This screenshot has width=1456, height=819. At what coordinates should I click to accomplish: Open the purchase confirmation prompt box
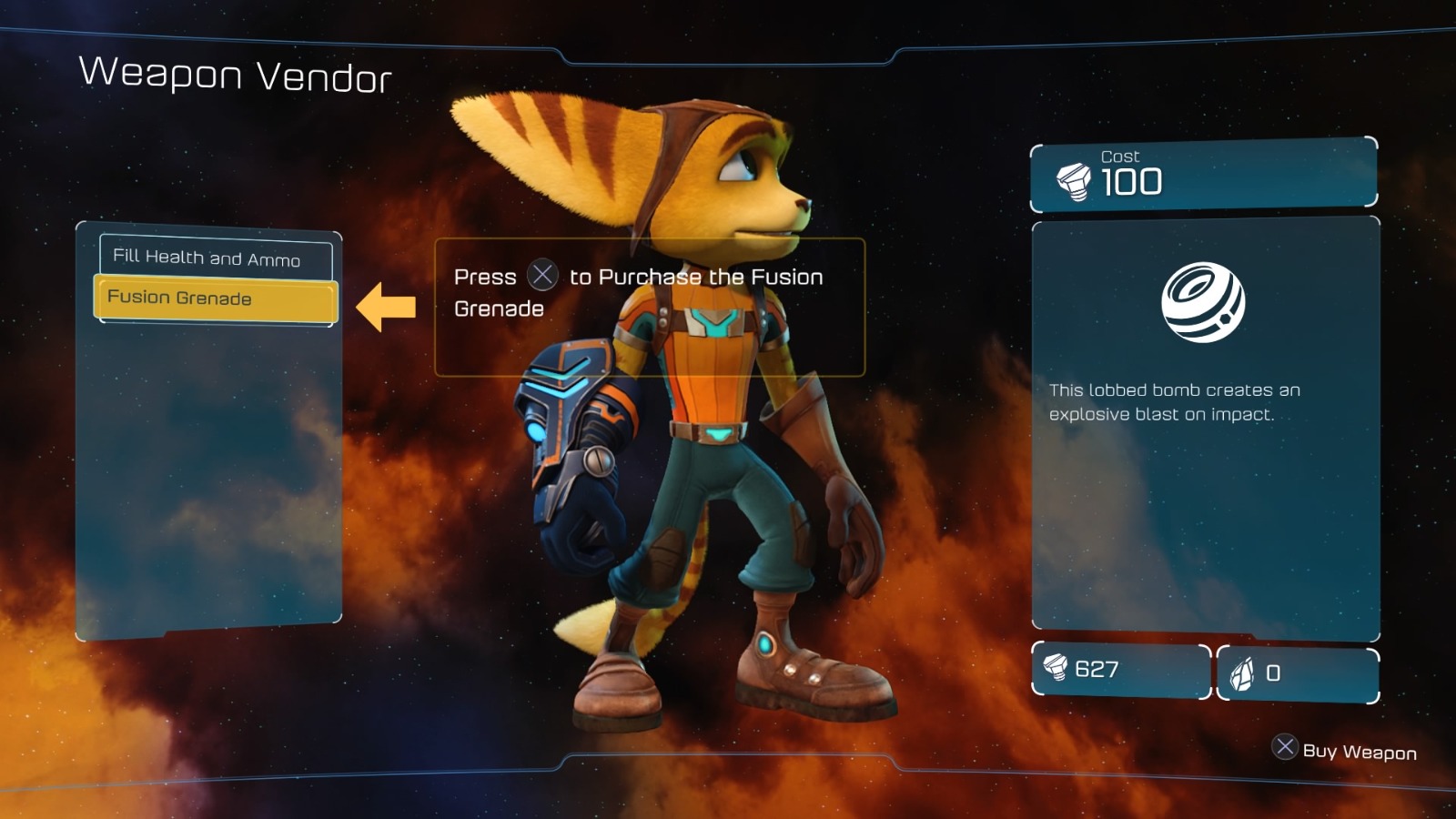click(650, 306)
